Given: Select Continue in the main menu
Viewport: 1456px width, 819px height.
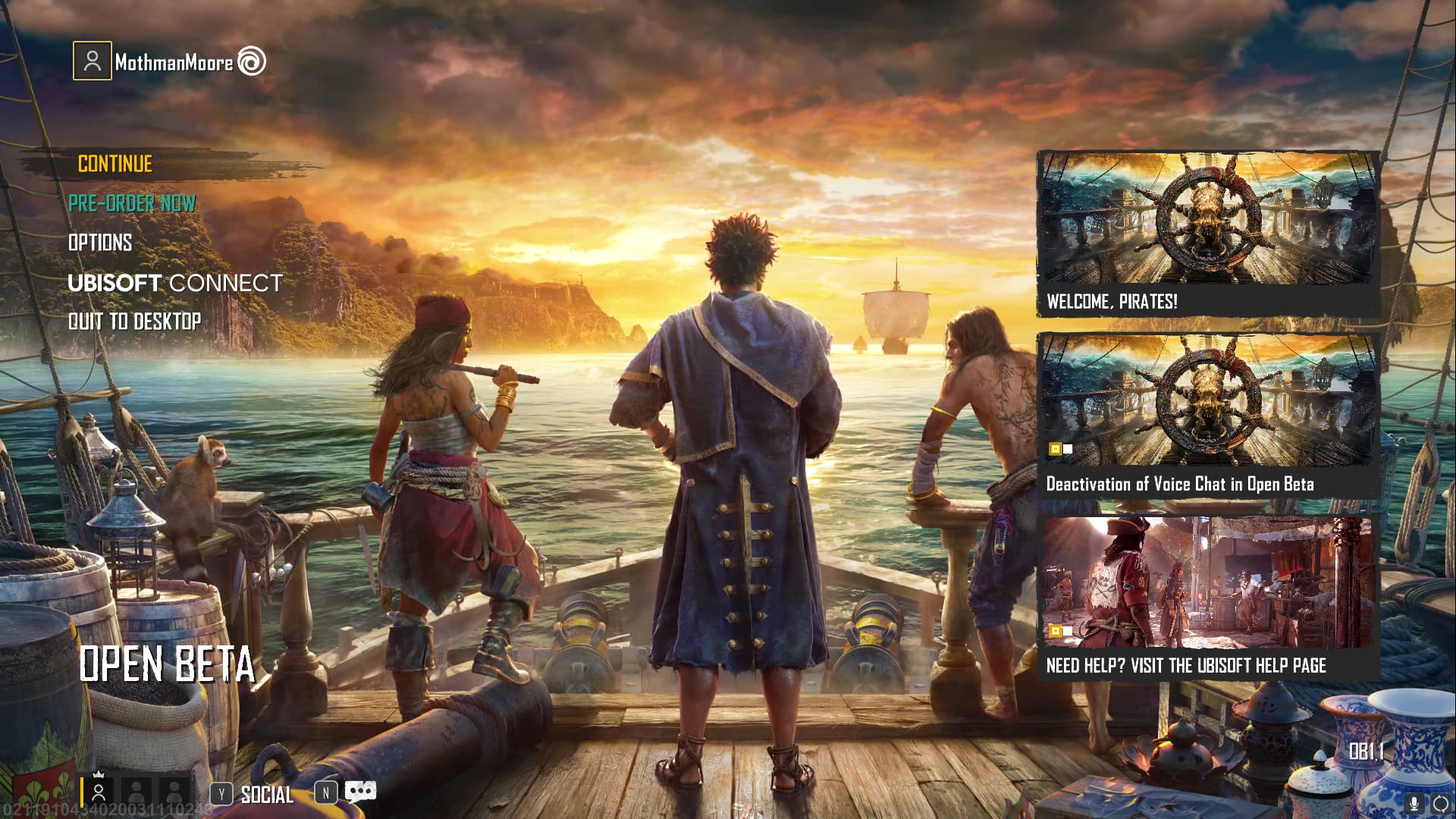Looking at the screenshot, I should [x=115, y=164].
